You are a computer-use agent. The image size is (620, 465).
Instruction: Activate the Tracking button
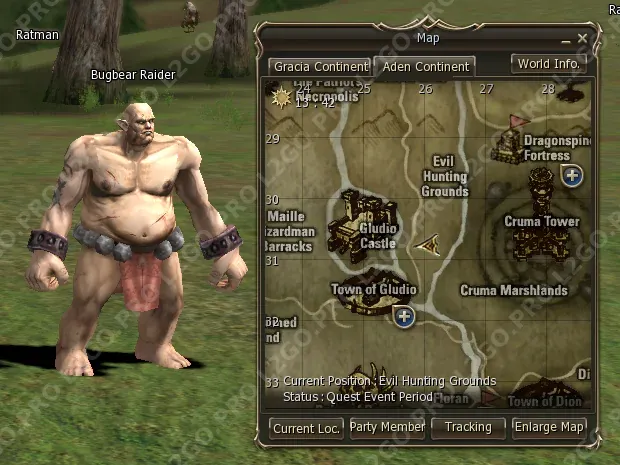(468, 427)
